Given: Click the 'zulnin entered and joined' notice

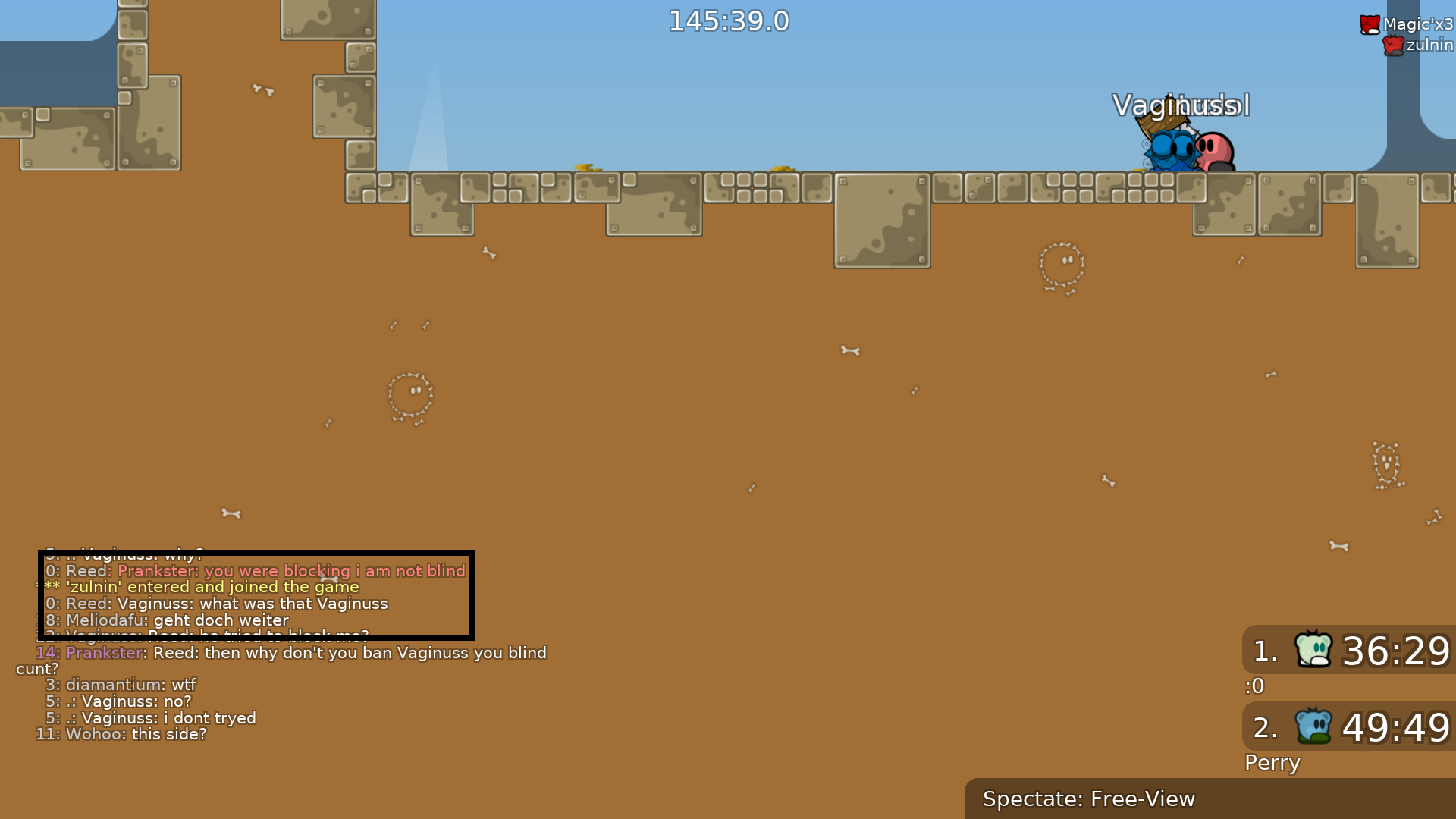Looking at the screenshot, I should 201,587.
